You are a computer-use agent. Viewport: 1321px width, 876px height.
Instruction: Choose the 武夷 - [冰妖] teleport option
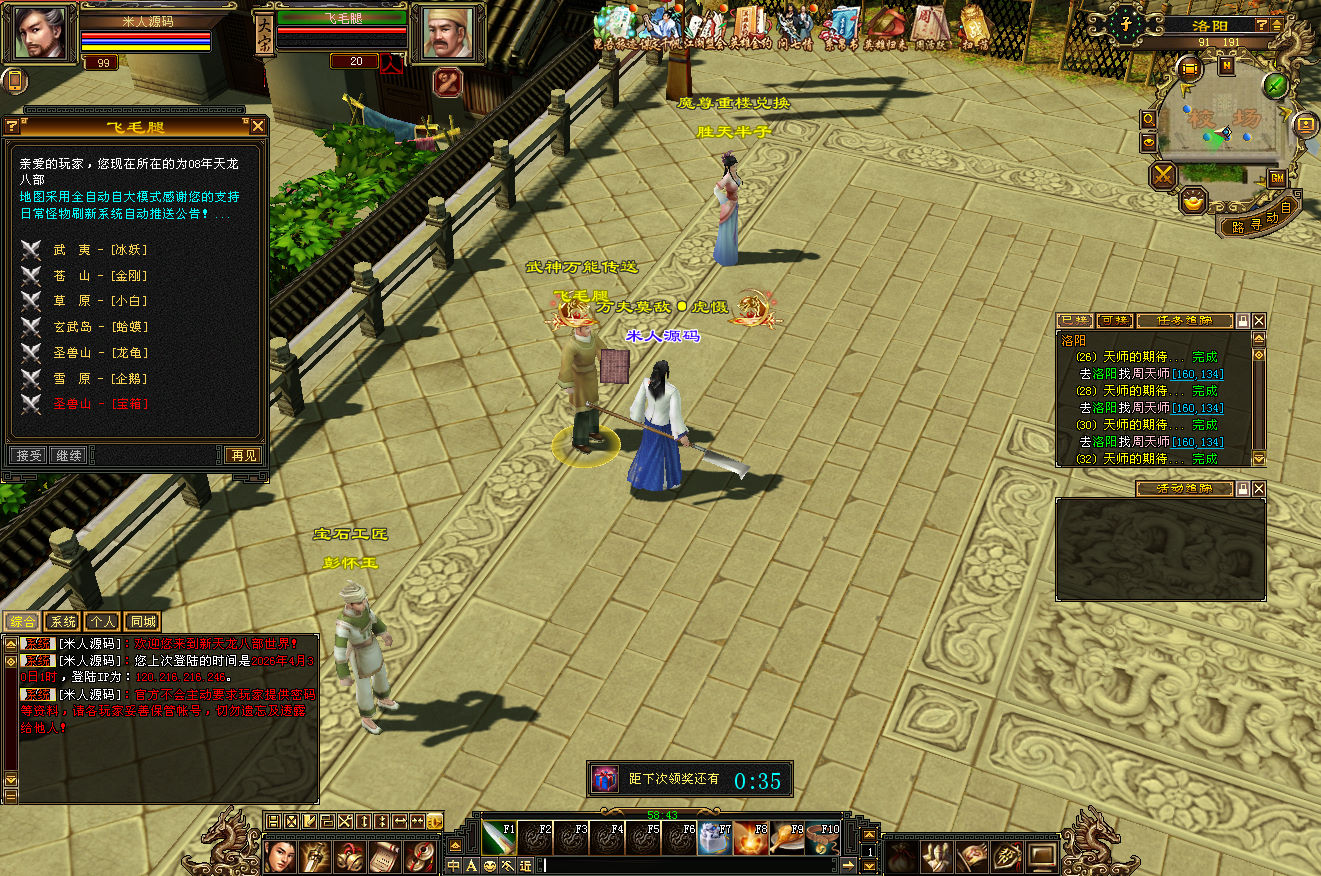(99, 249)
